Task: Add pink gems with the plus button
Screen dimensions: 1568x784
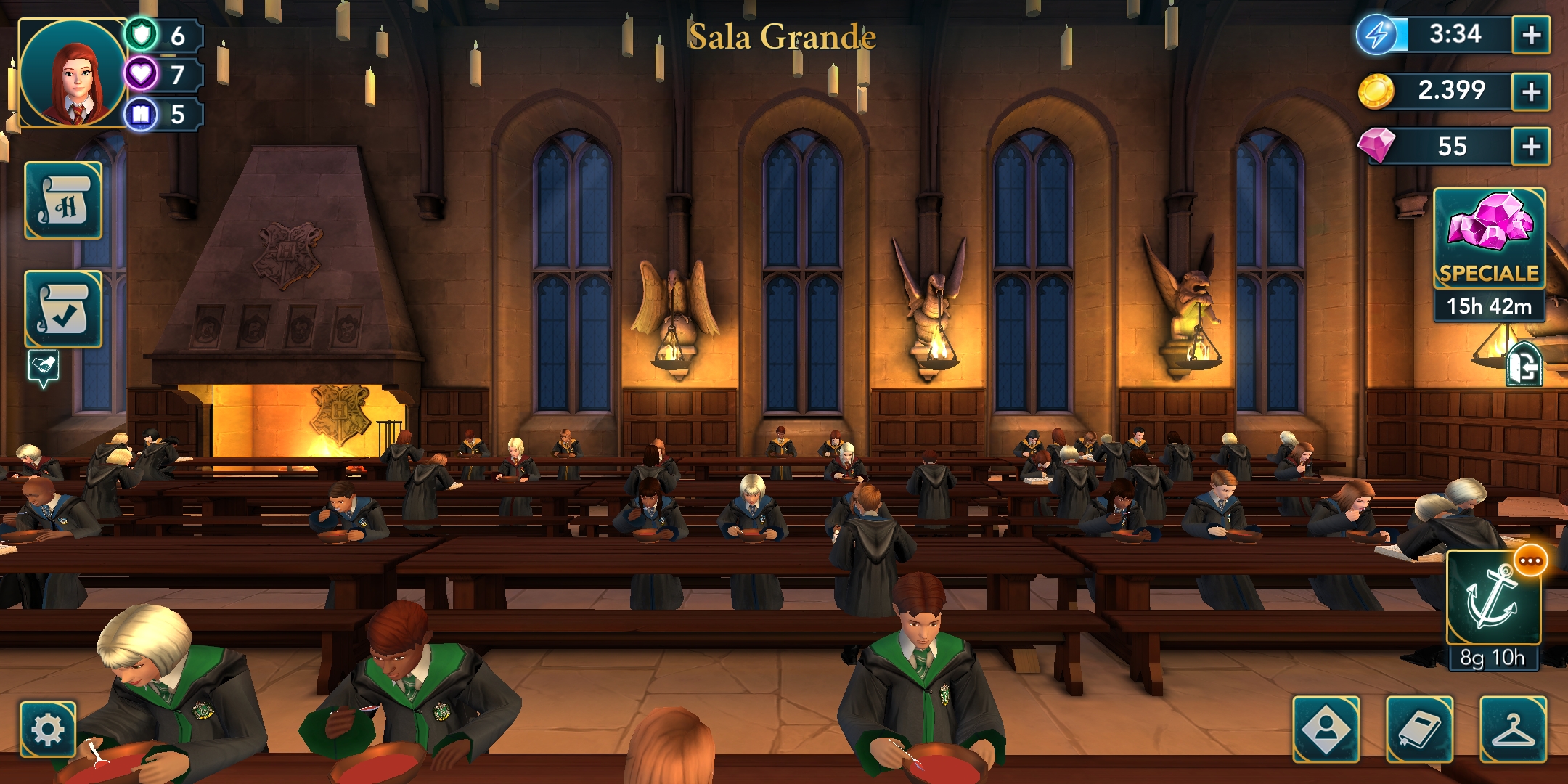Action: (1531, 147)
